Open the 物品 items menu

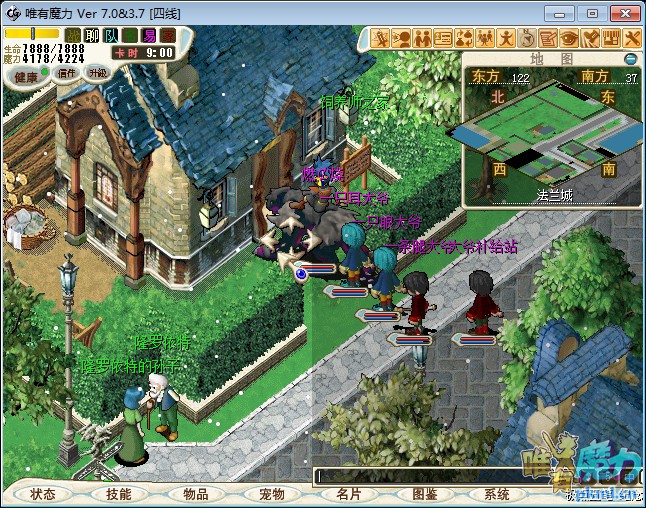coord(196,494)
